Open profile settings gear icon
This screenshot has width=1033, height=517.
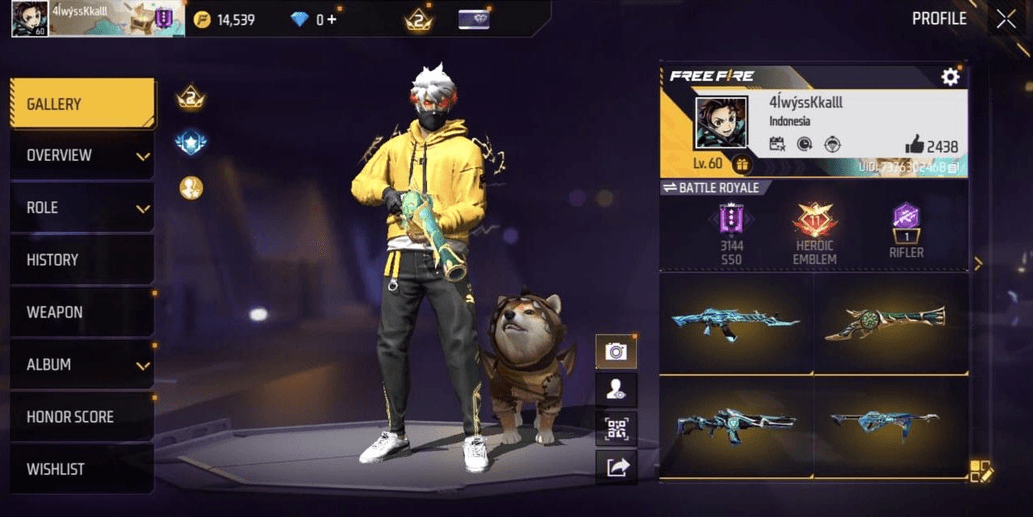pos(950,77)
